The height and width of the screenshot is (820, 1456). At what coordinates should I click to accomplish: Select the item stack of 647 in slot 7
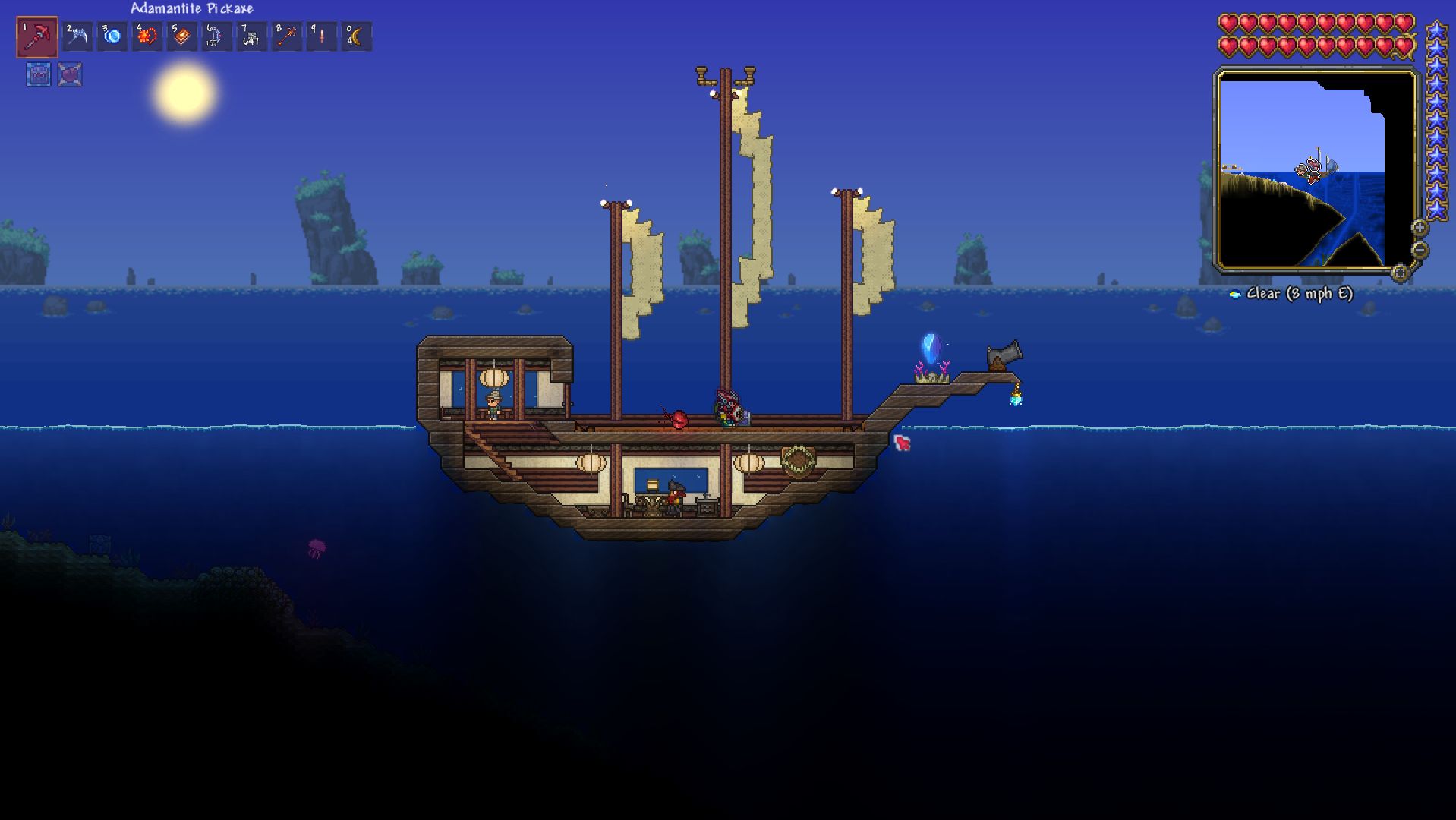click(252, 35)
